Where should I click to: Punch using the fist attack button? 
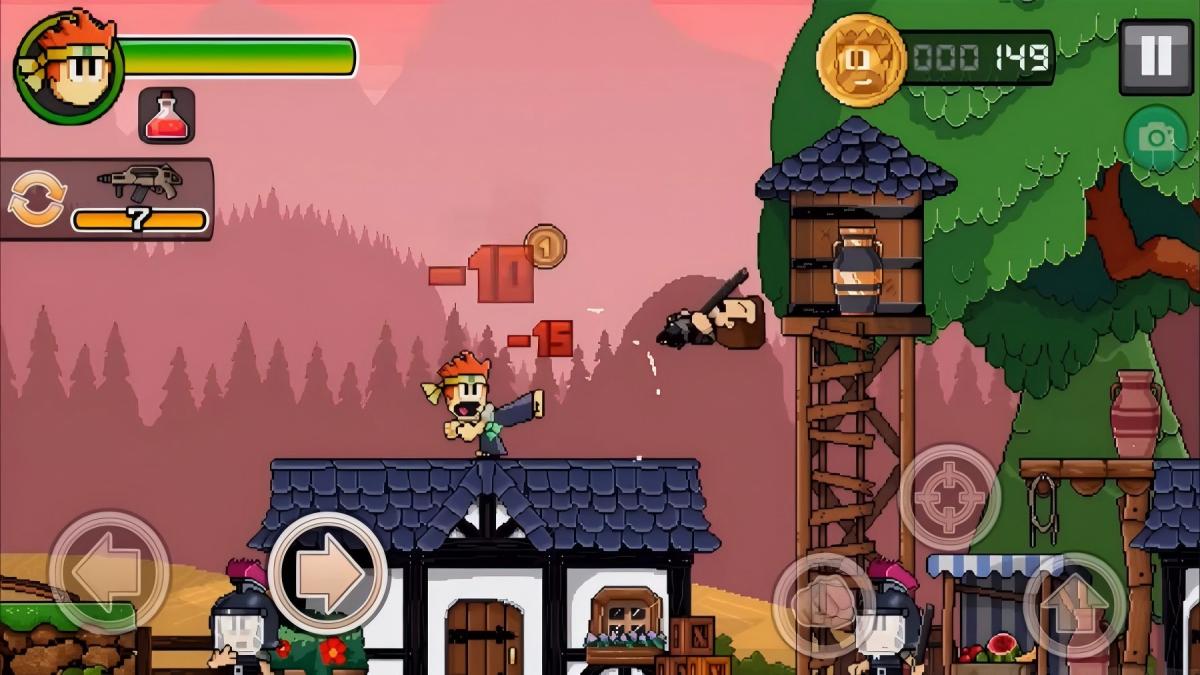click(x=823, y=603)
